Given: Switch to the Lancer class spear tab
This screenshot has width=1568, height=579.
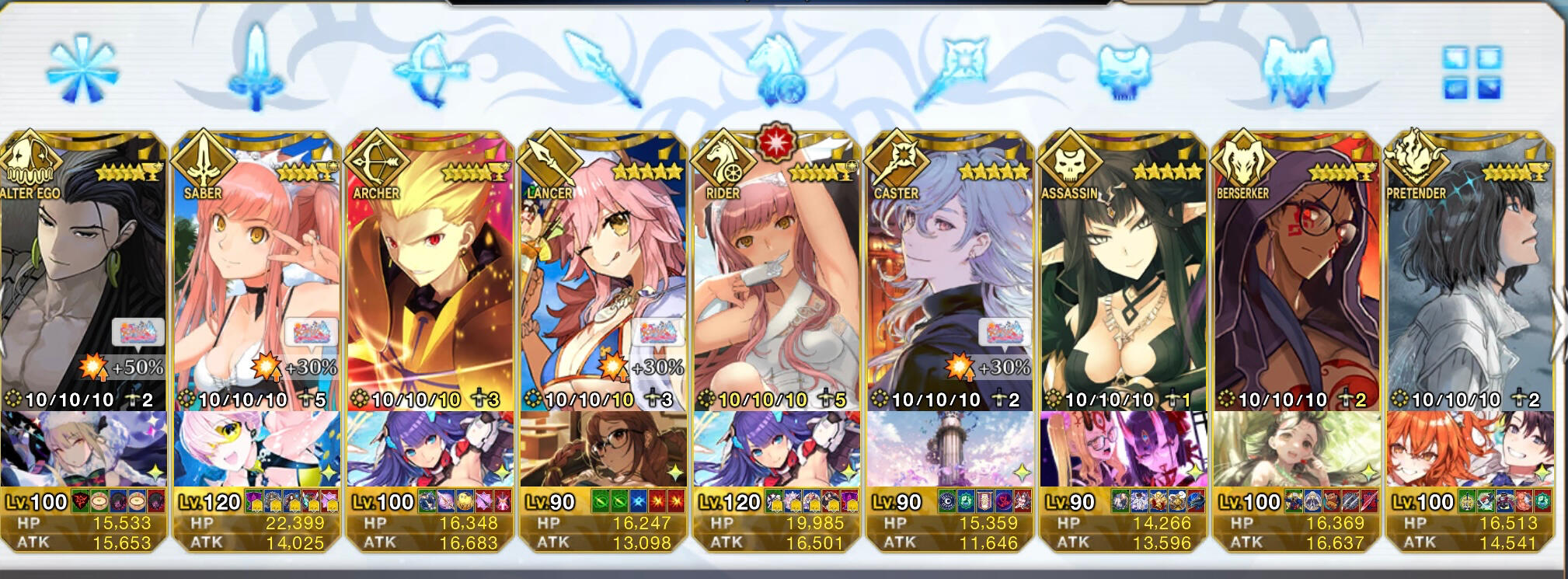Looking at the screenshot, I should (x=602, y=68).
